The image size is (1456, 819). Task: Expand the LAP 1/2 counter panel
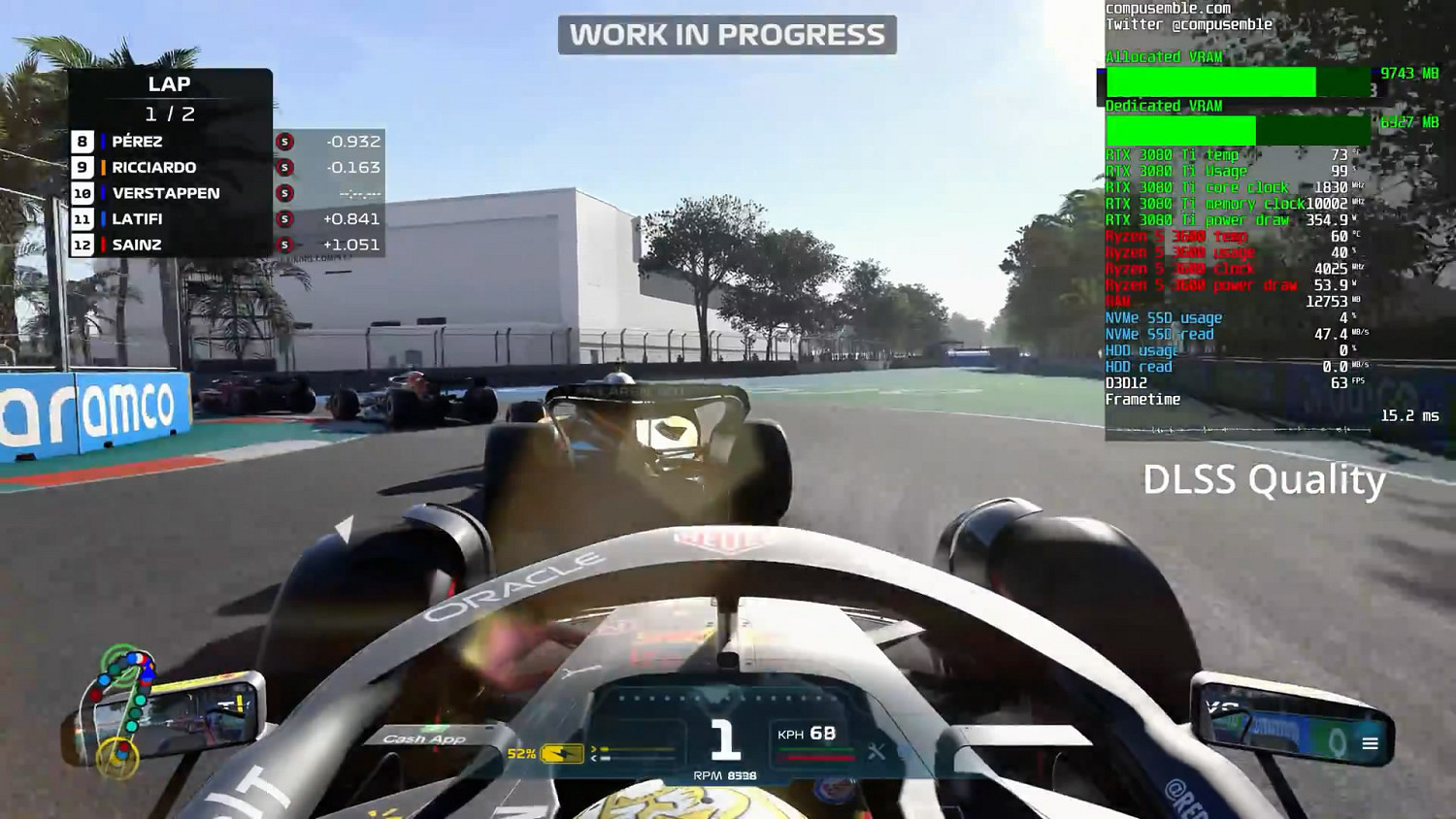click(172, 97)
